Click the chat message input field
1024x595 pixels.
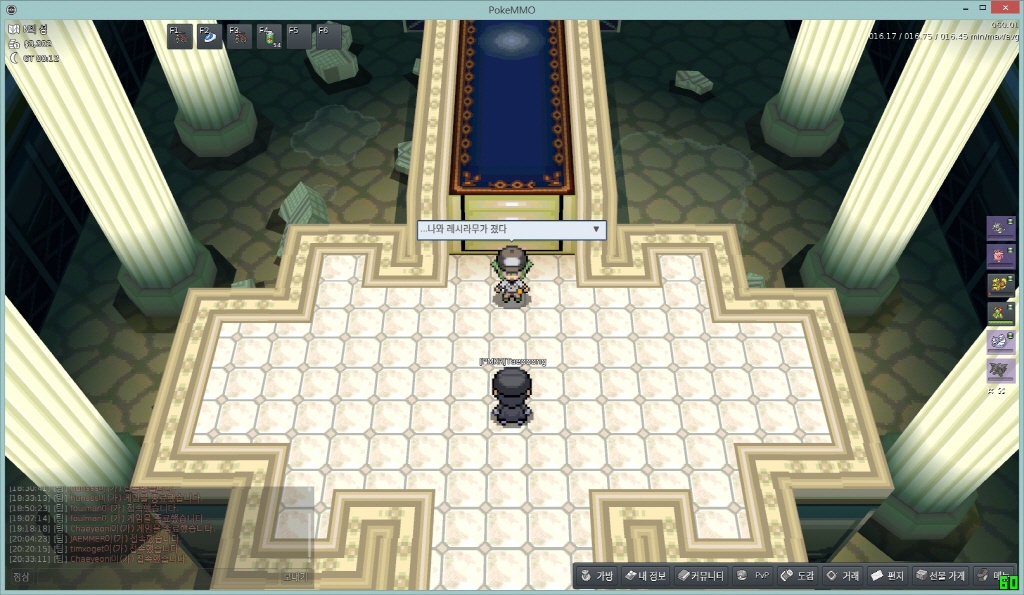click(x=150, y=577)
